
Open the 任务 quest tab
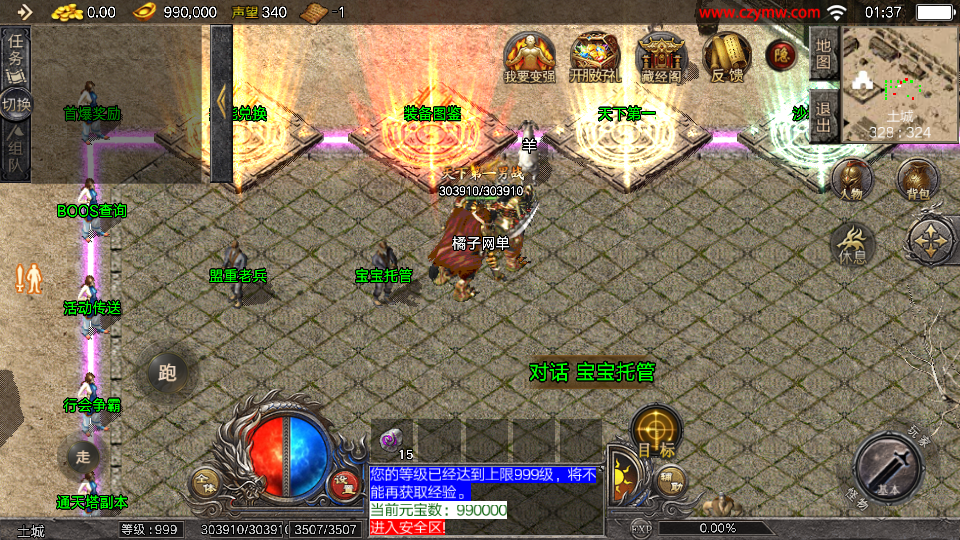click(x=17, y=53)
